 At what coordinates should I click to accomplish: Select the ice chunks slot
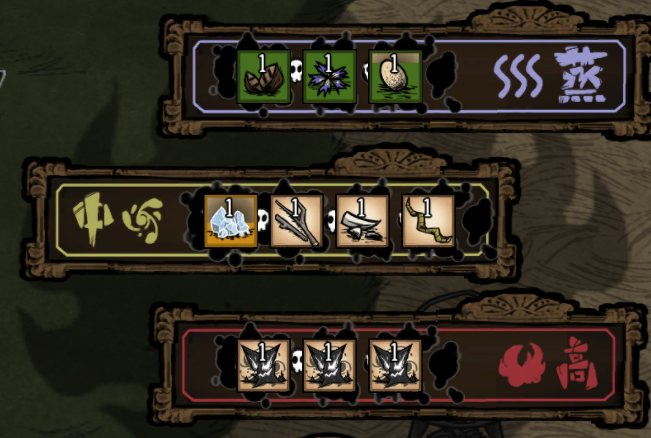(229, 221)
